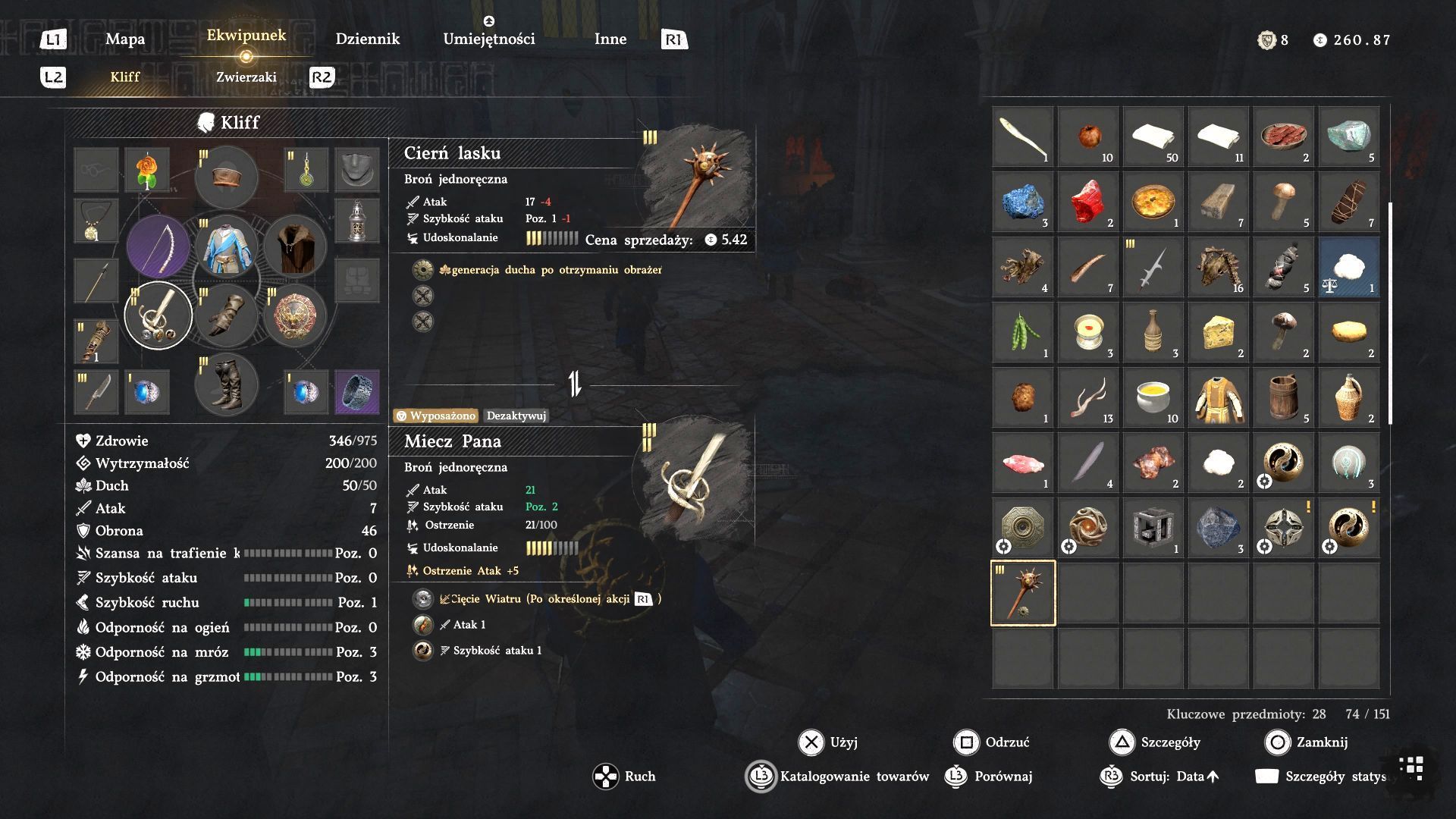Go to the Umiejętności tab
This screenshot has height=819, width=1456.
click(488, 39)
